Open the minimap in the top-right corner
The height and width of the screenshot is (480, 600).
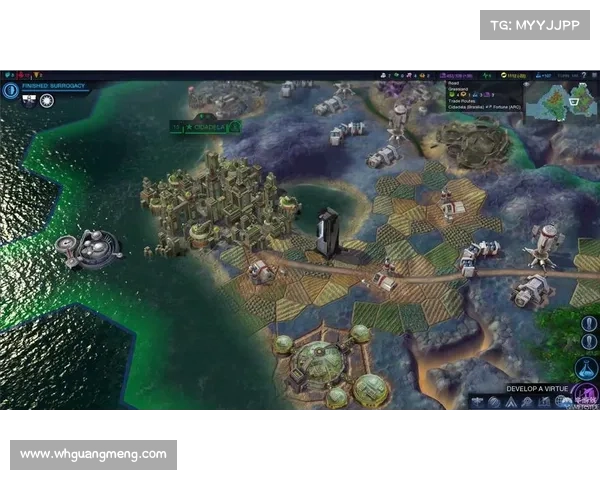[559, 98]
